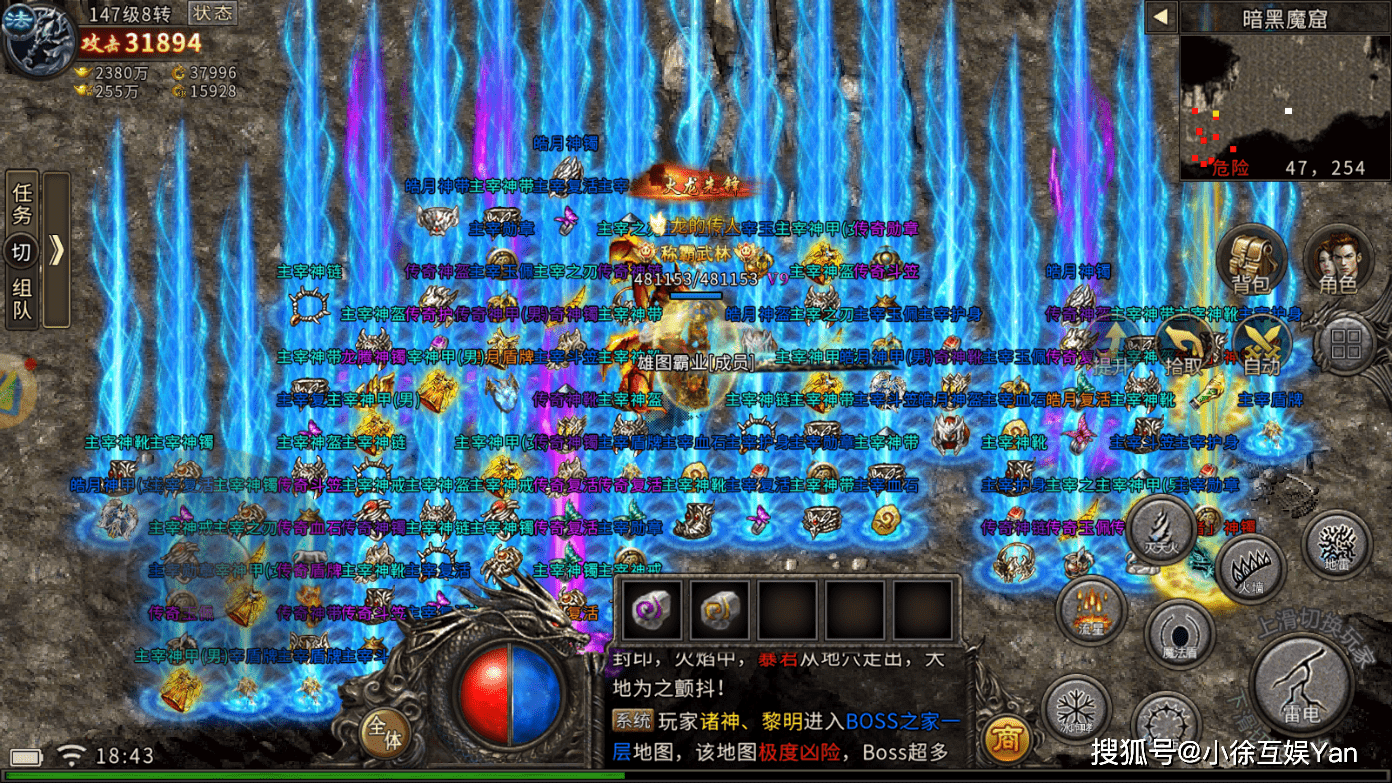This screenshot has width=1392, height=783.
Task: Open the 状态 status panel
Action: 211,13
